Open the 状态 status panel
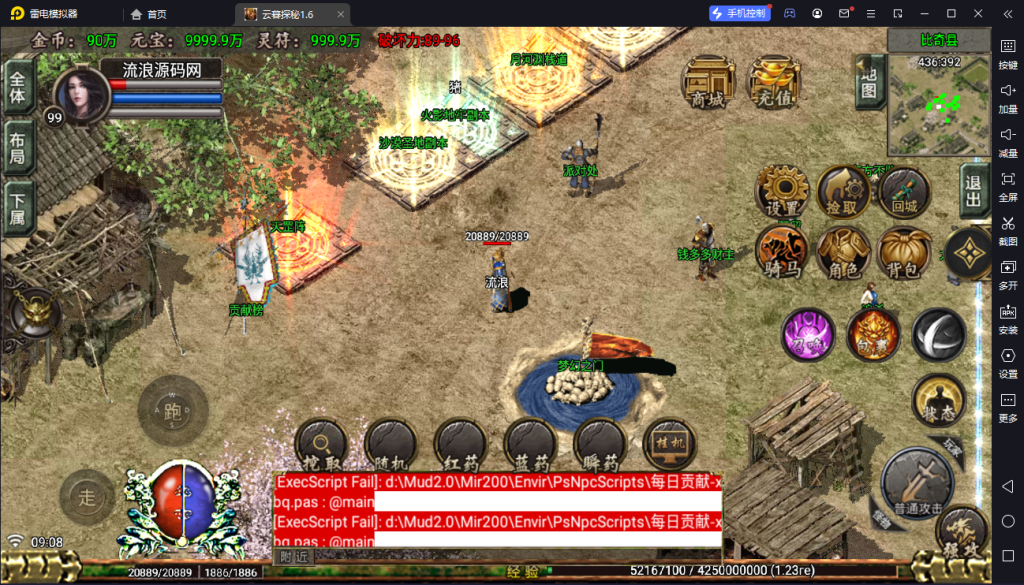1024x585 pixels. coord(938,402)
